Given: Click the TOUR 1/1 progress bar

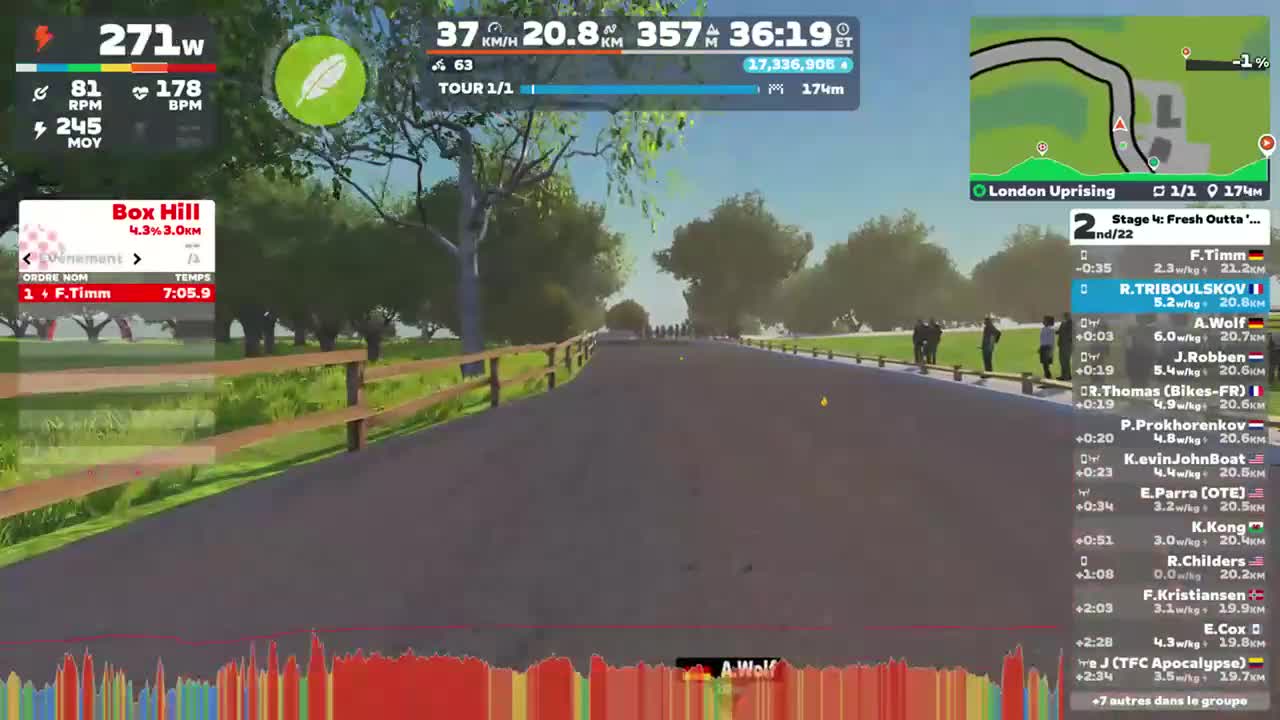Looking at the screenshot, I should (x=640, y=89).
